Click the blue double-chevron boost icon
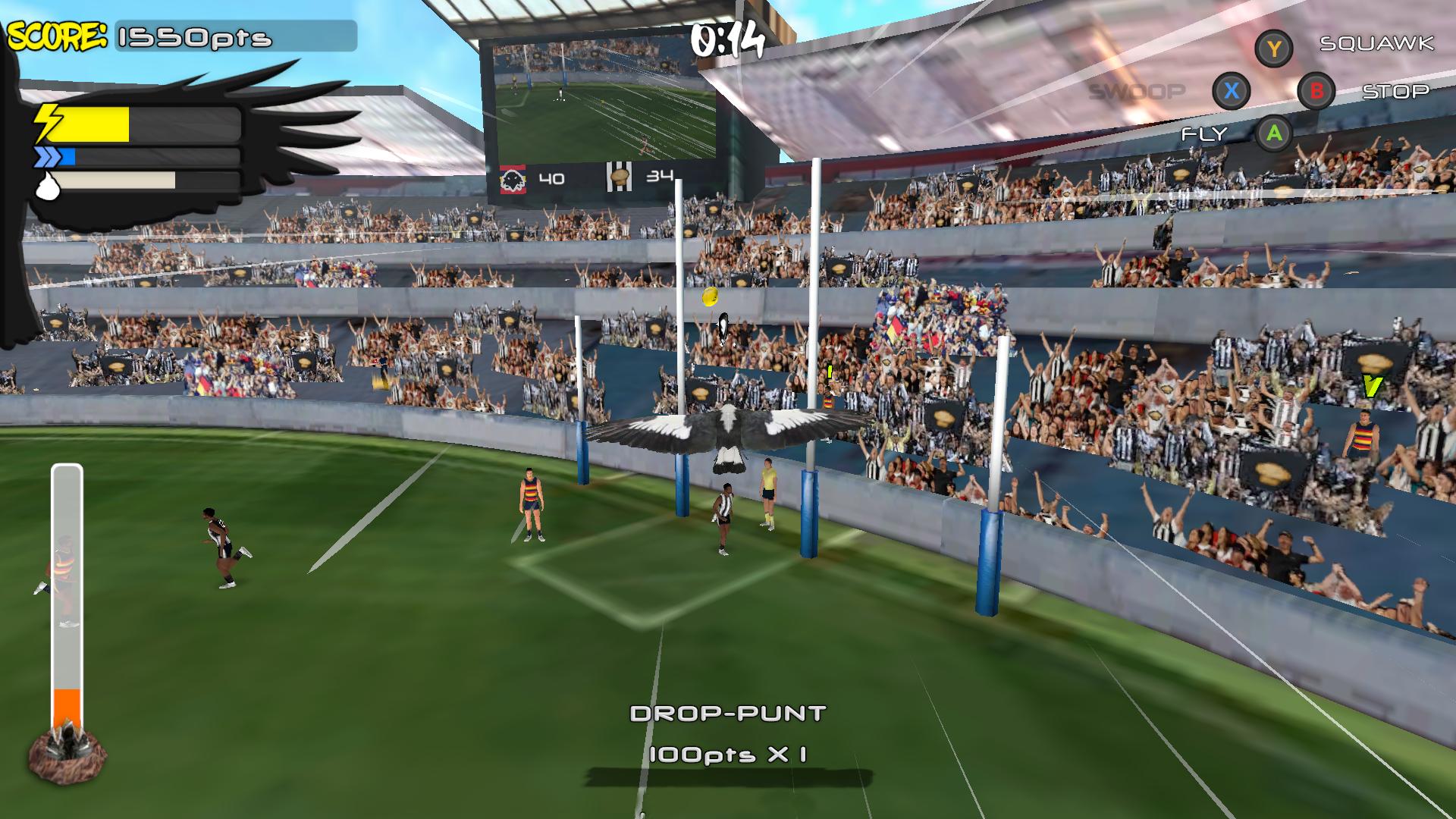This screenshot has height=819, width=1456. (x=47, y=158)
